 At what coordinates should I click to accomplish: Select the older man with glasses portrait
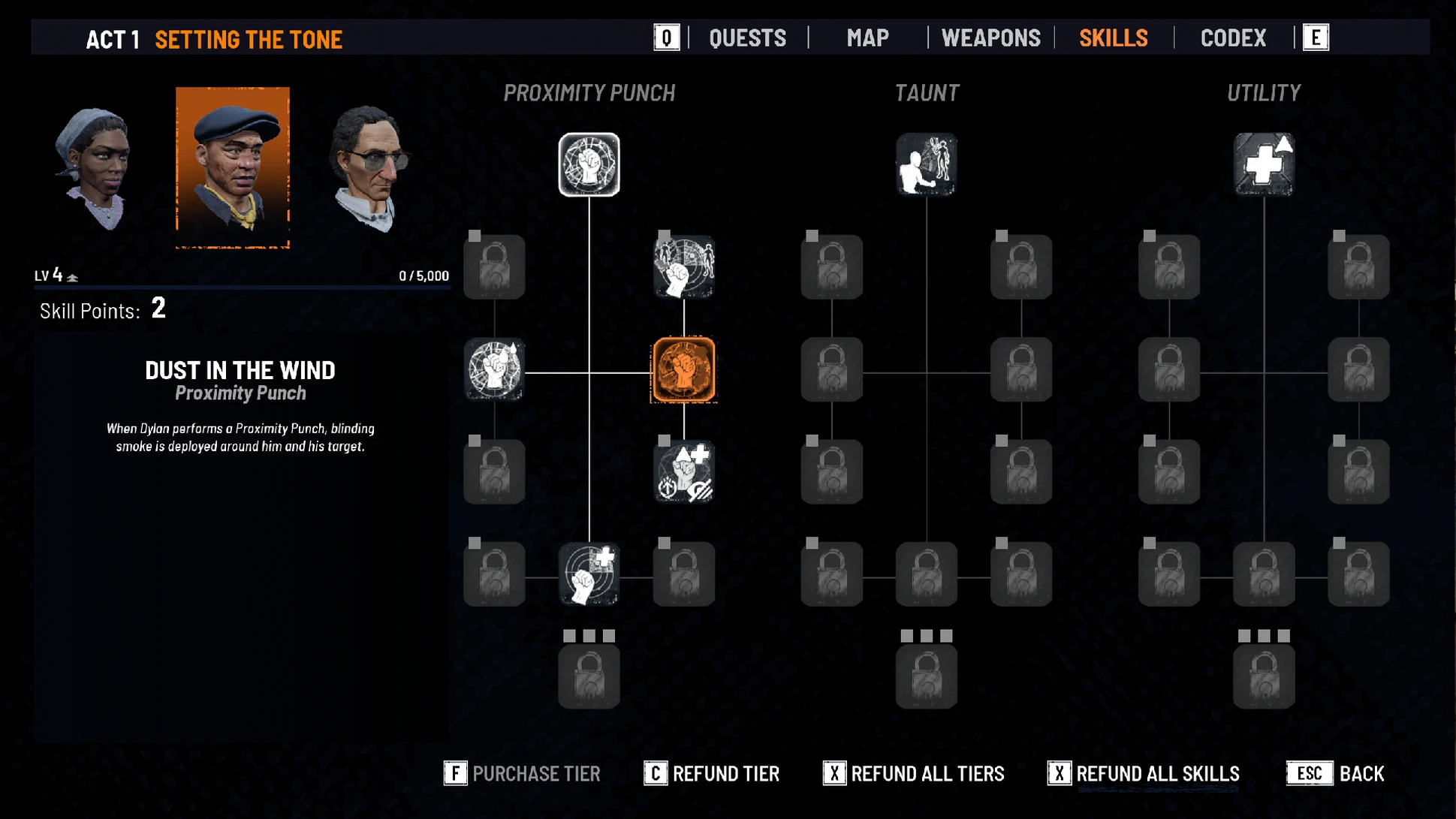pyautogui.click(x=369, y=168)
